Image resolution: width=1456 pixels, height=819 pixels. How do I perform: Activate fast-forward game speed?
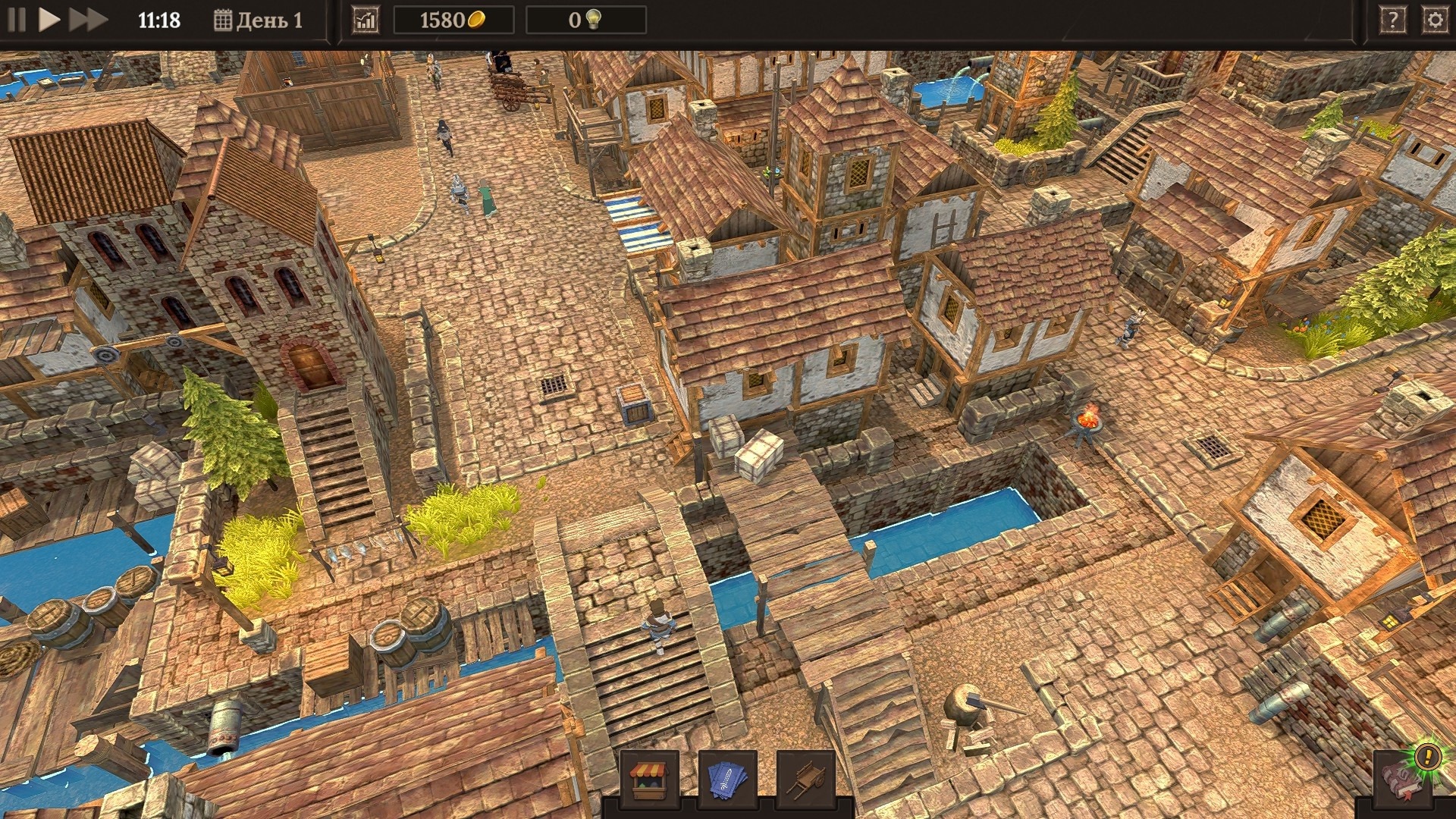pyautogui.click(x=87, y=20)
